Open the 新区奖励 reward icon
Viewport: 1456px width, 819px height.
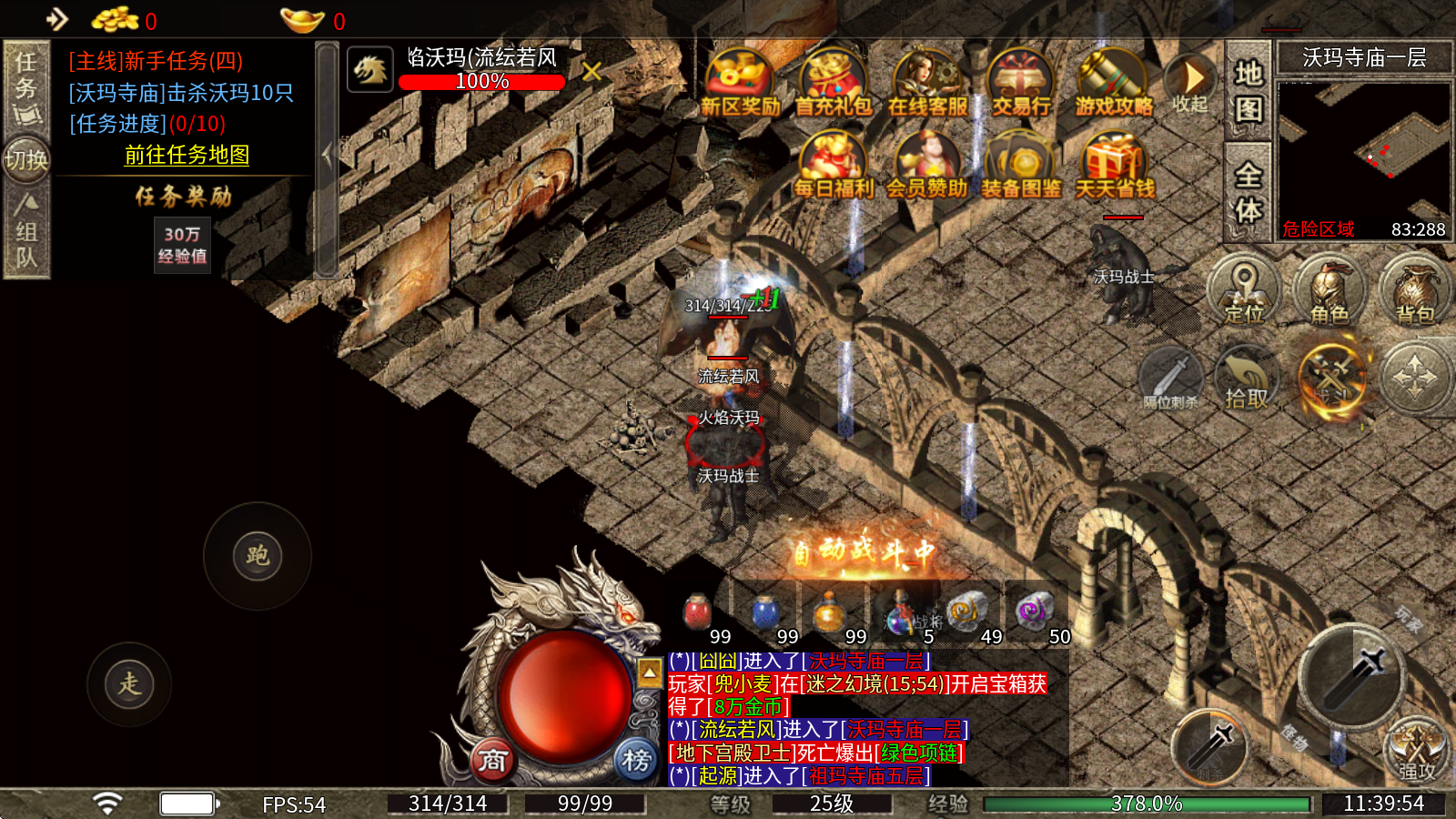pyautogui.click(x=740, y=84)
